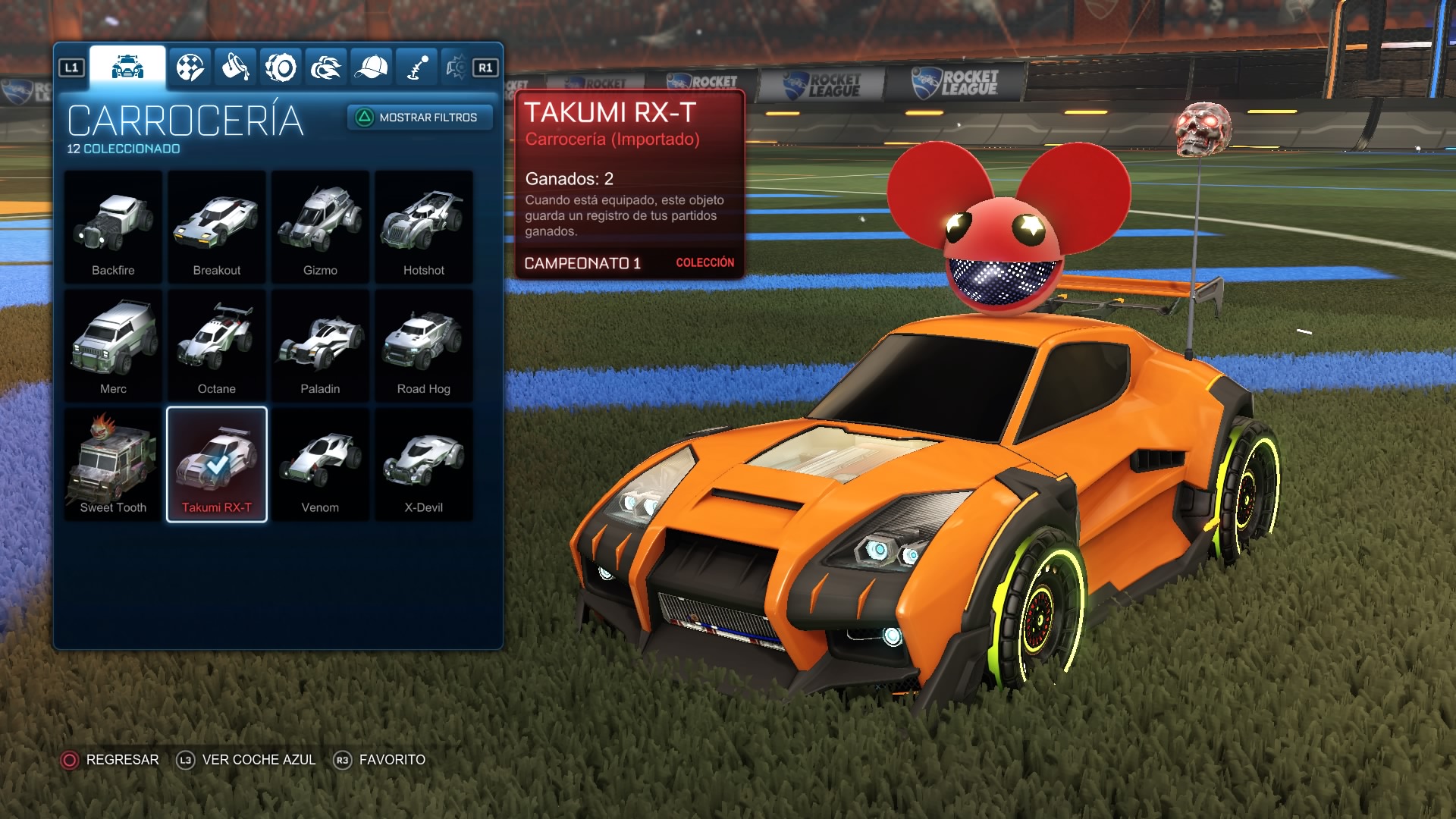Select the rocket boost tab
The width and height of the screenshot is (1456, 819).
(x=326, y=68)
